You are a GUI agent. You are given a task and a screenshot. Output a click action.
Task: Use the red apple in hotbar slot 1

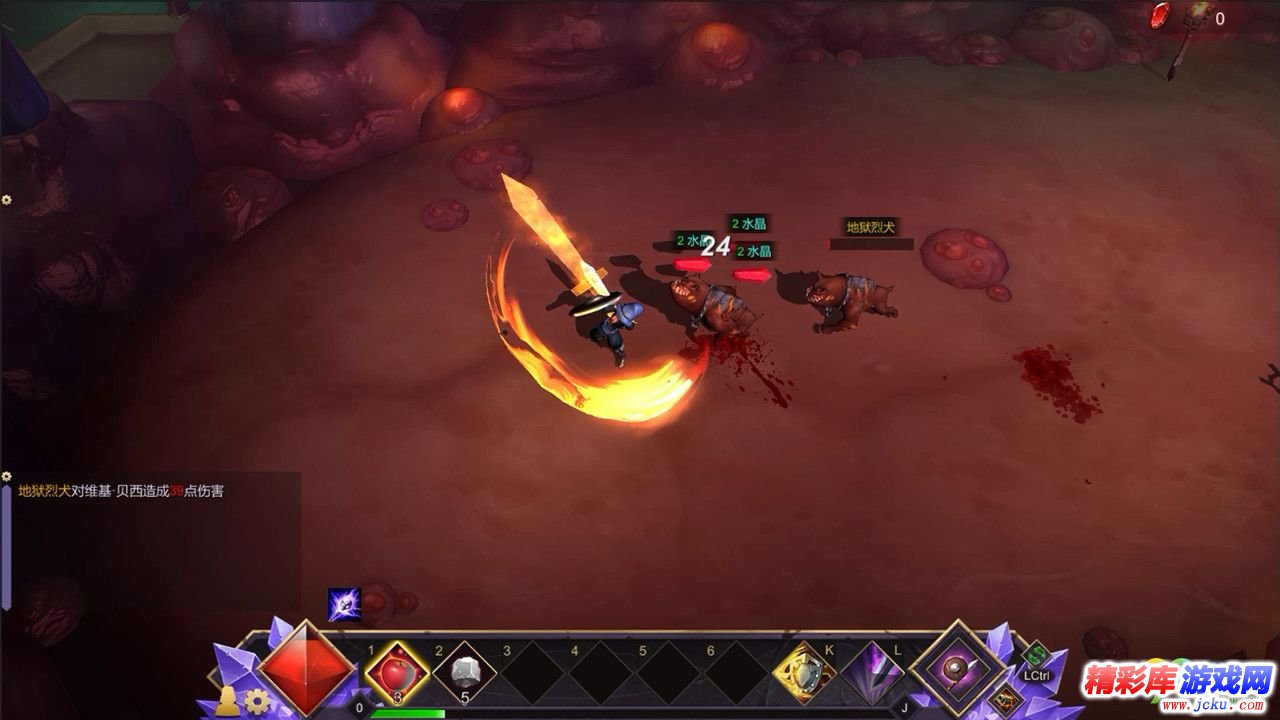tap(397, 673)
